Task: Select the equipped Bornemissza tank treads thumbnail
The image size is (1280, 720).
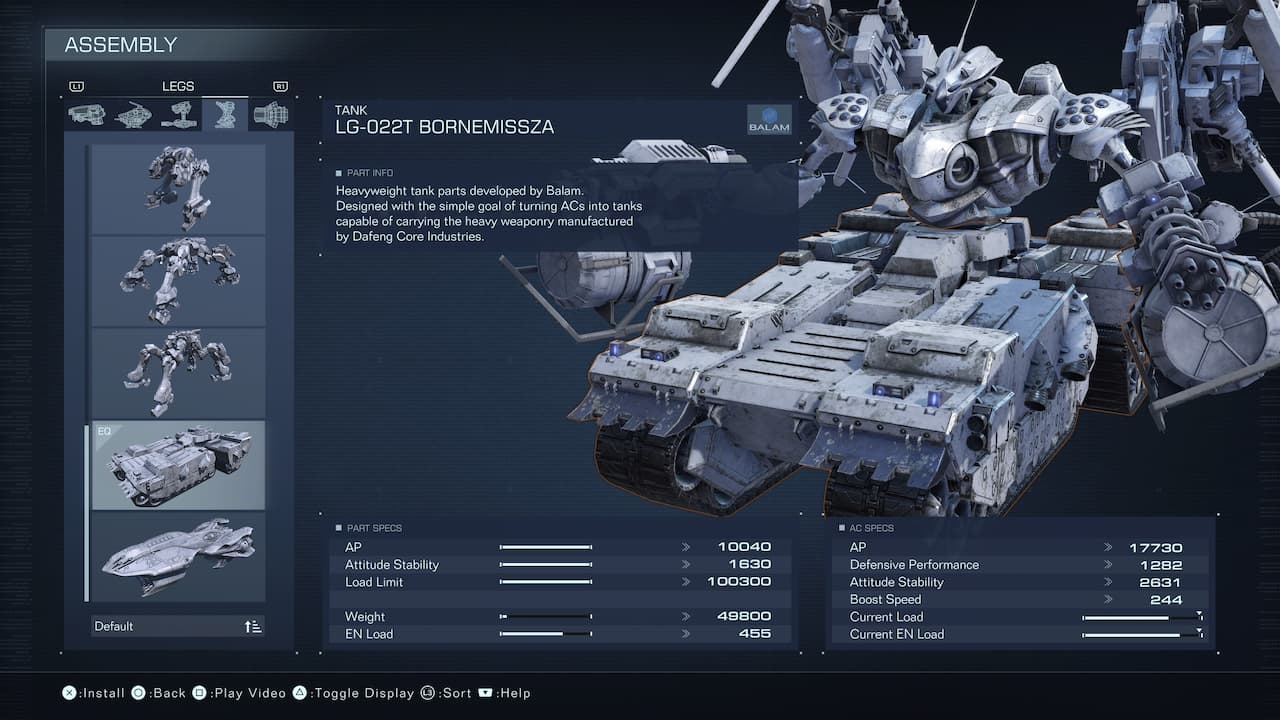Action: pyautogui.click(x=179, y=465)
